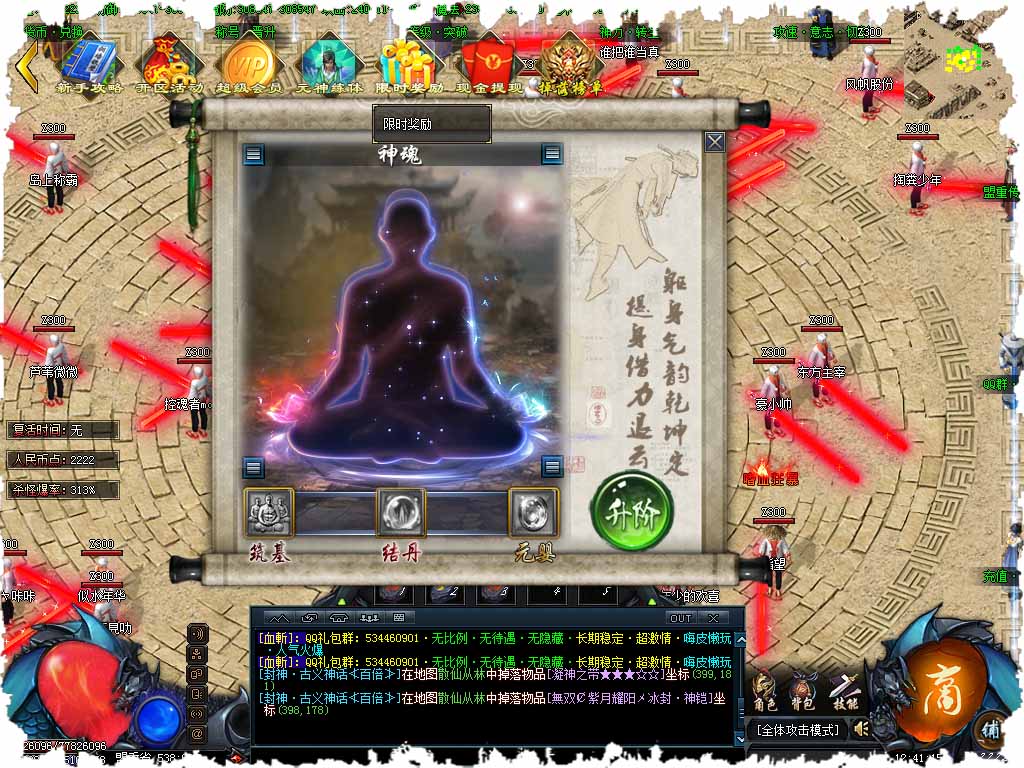Select the 结丹 stage icon
This screenshot has height=768, width=1024.
401,513
